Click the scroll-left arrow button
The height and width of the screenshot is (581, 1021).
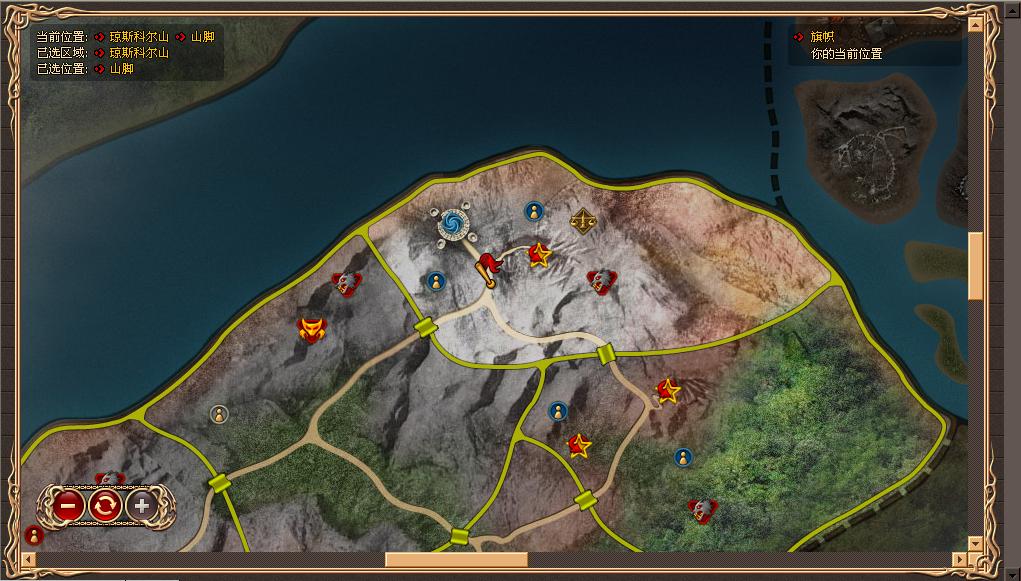pyautogui.click(x=26, y=560)
